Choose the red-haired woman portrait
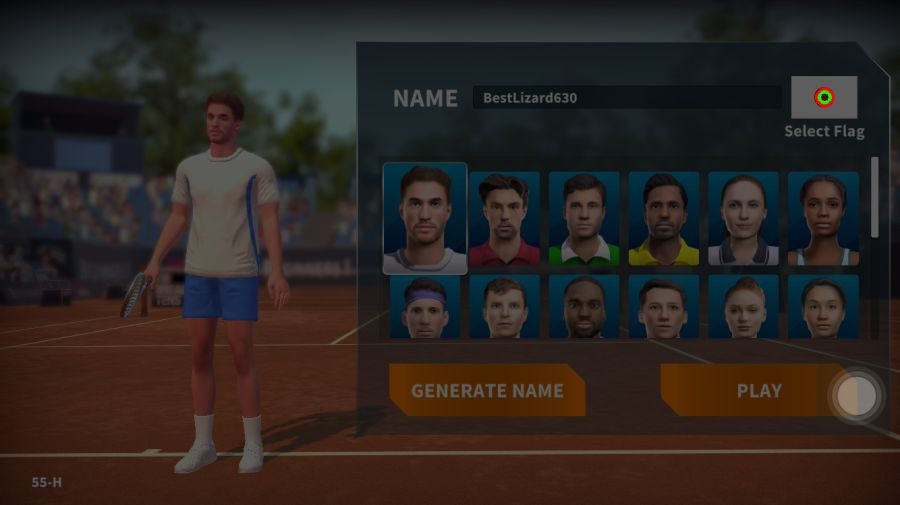This screenshot has width=900, height=505. (743, 307)
